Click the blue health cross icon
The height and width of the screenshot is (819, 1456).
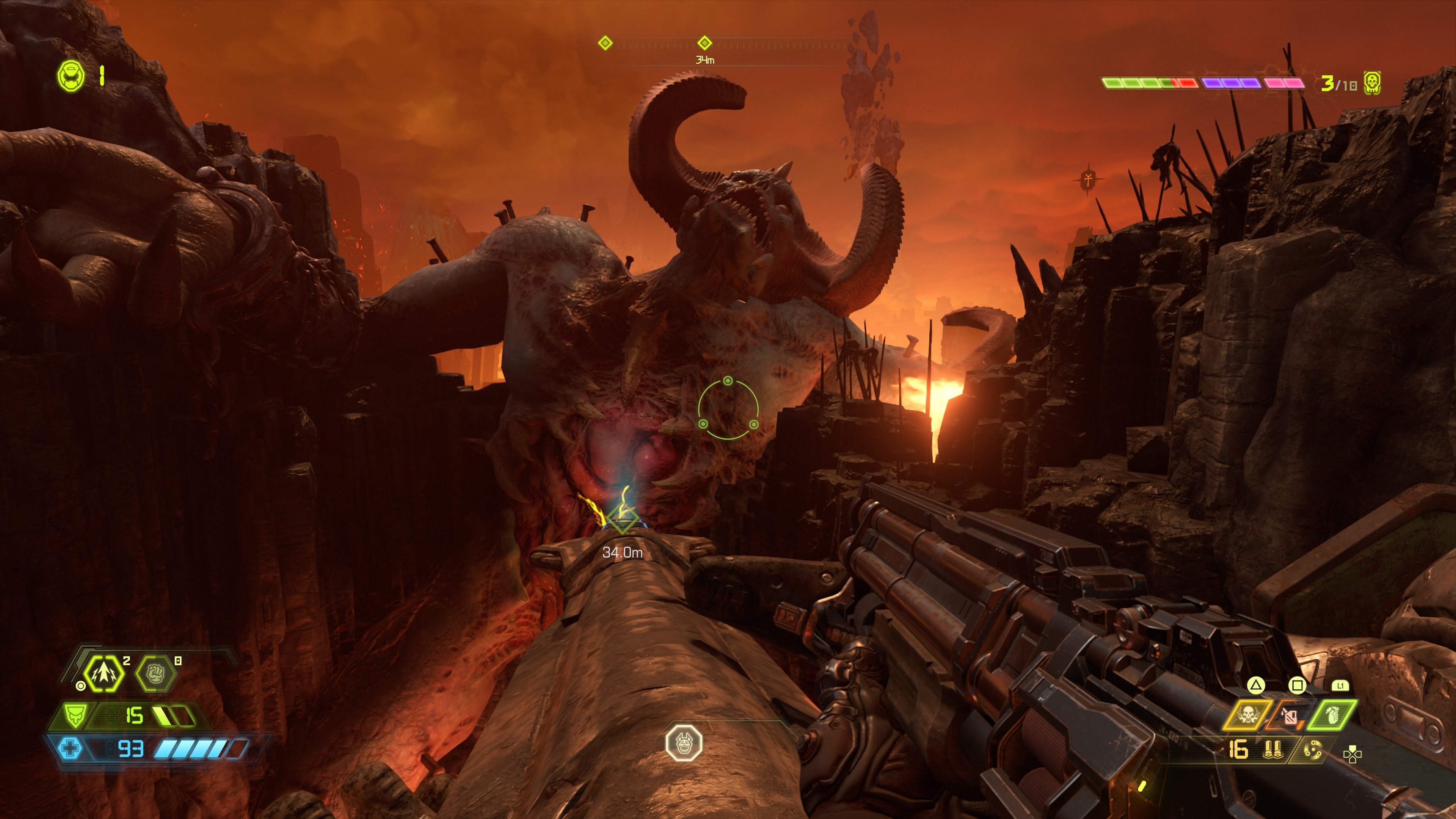[70, 749]
